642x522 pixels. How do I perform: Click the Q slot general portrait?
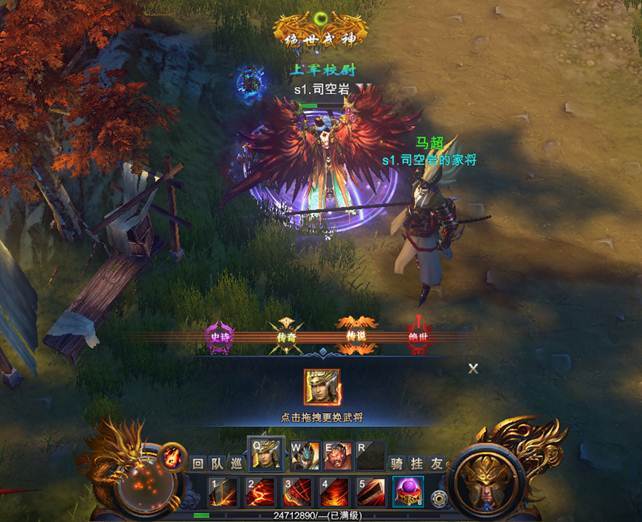265,455
